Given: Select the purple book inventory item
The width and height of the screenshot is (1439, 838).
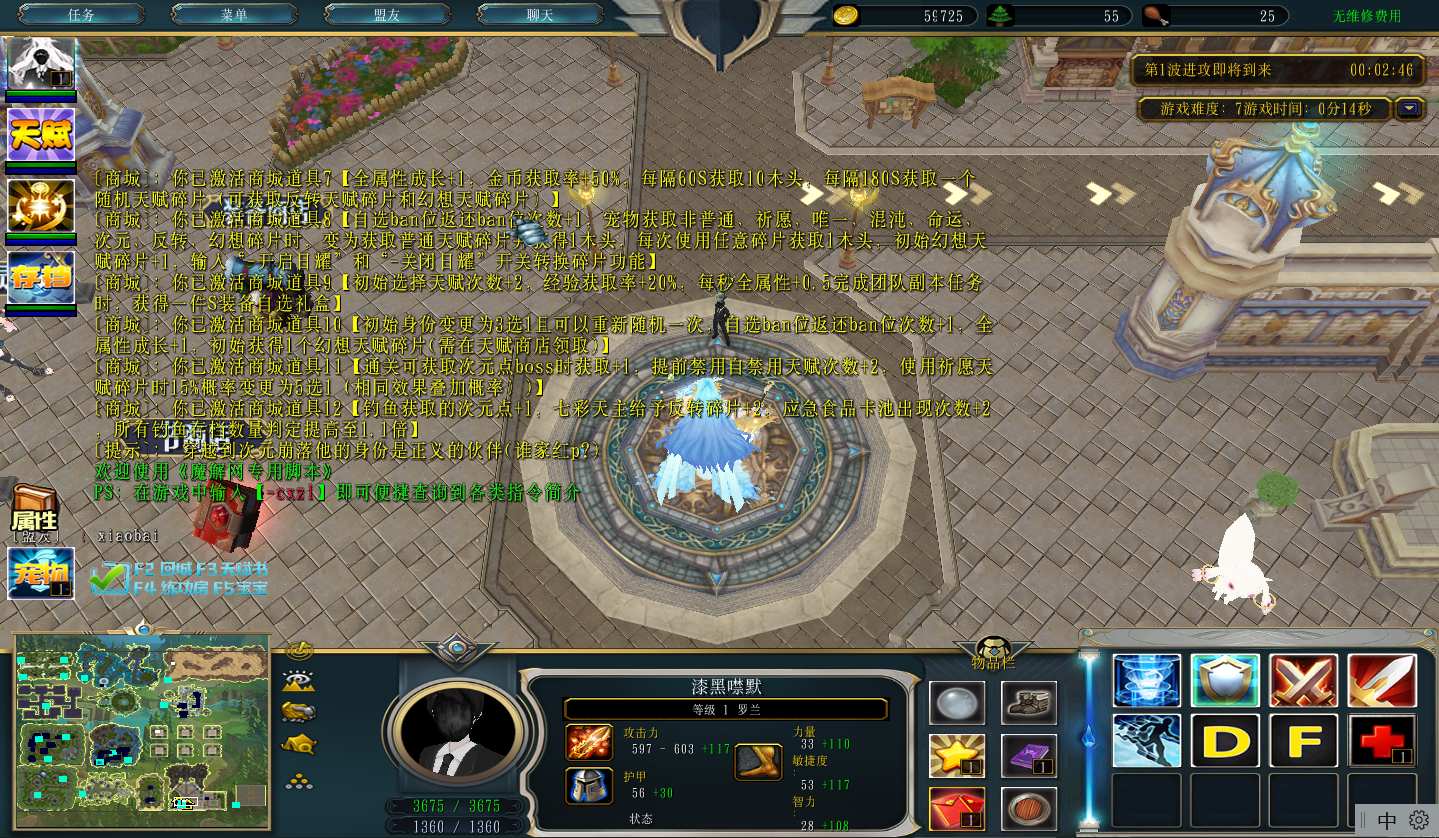Looking at the screenshot, I should tap(1029, 756).
